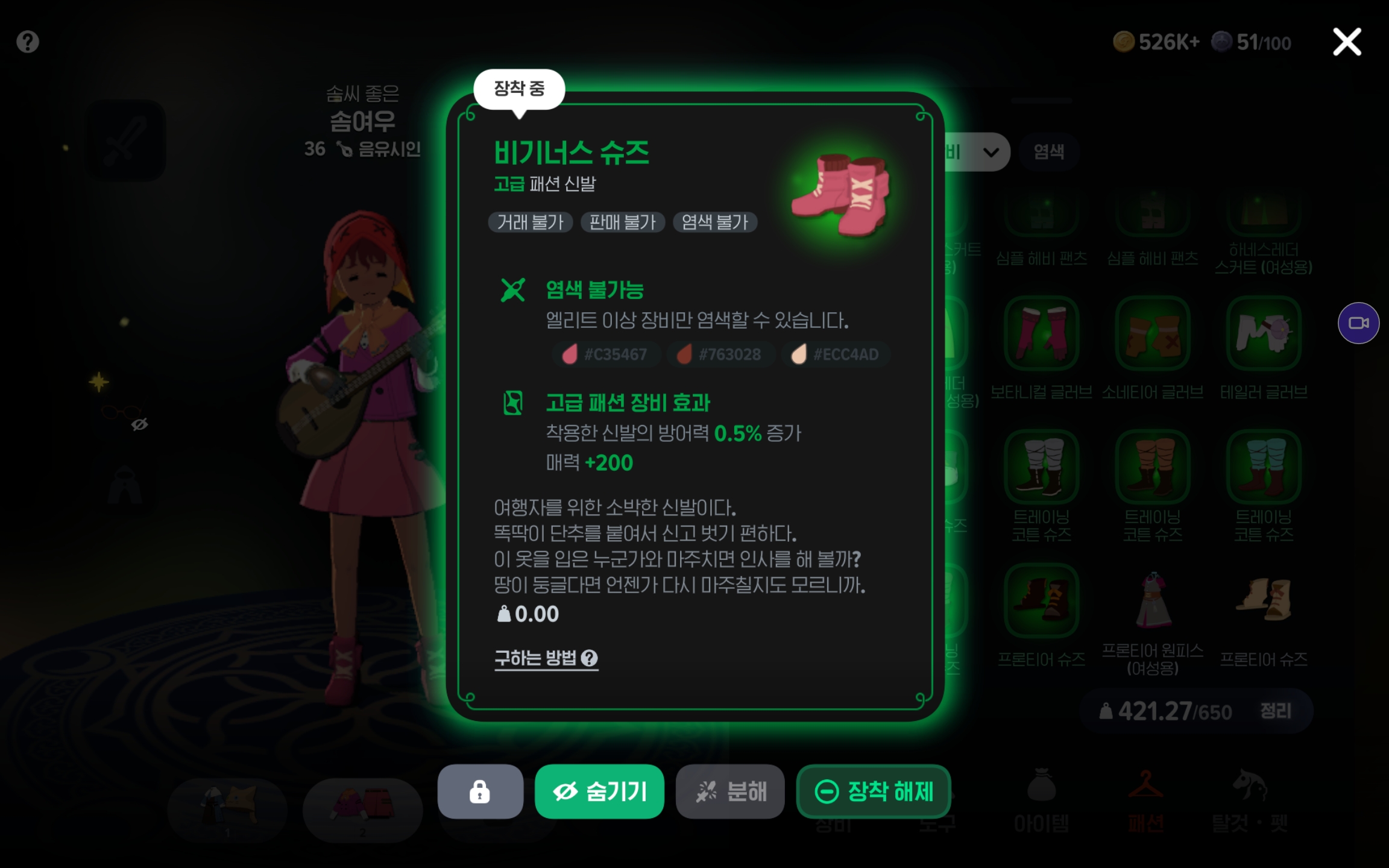This screenshot has width=1389, height=868.
Task: Sort the inventory with the 정리 button
Action: click(1276, 711)
